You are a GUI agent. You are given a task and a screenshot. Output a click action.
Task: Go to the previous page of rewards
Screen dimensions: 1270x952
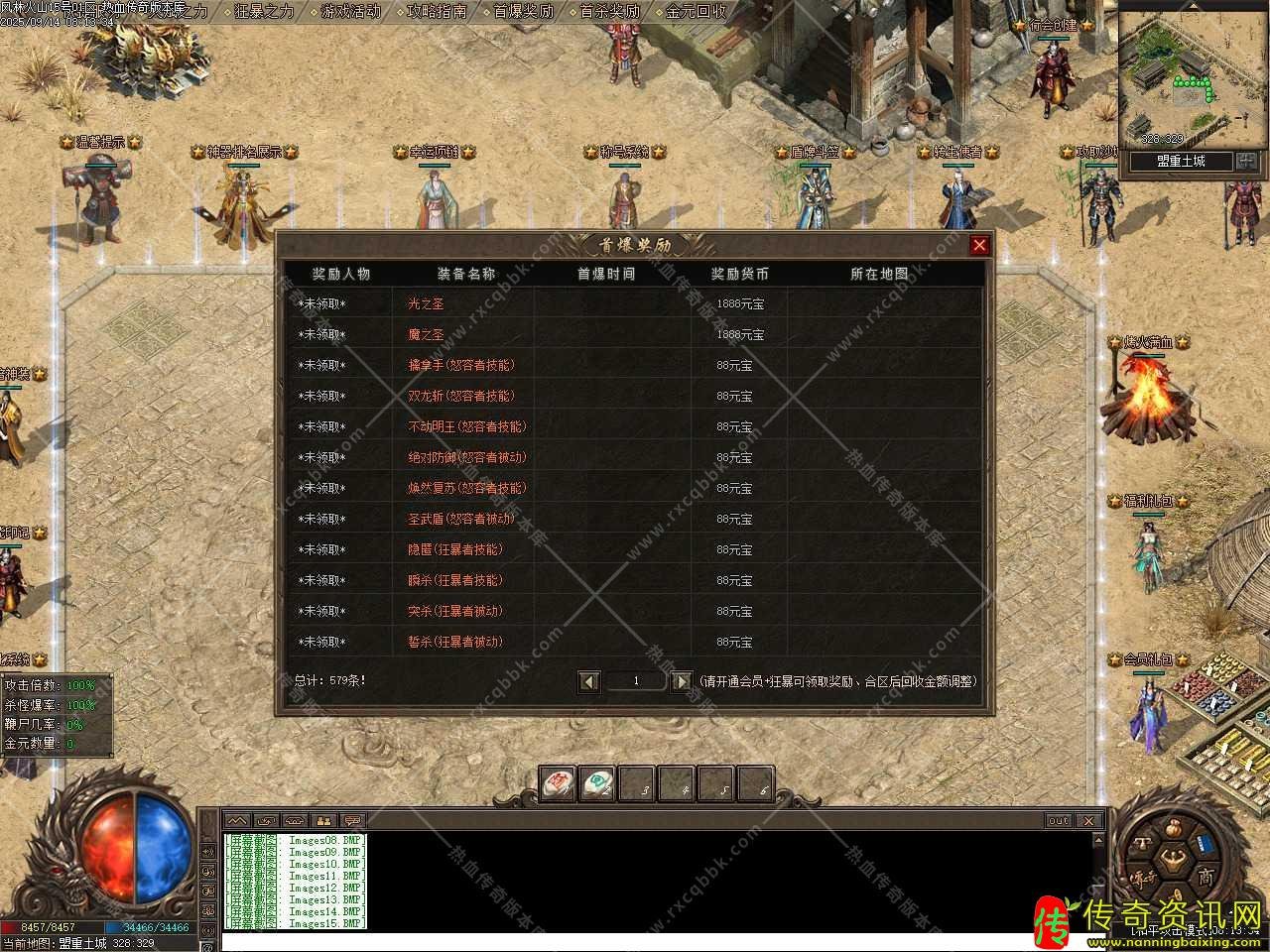point(589,681)
